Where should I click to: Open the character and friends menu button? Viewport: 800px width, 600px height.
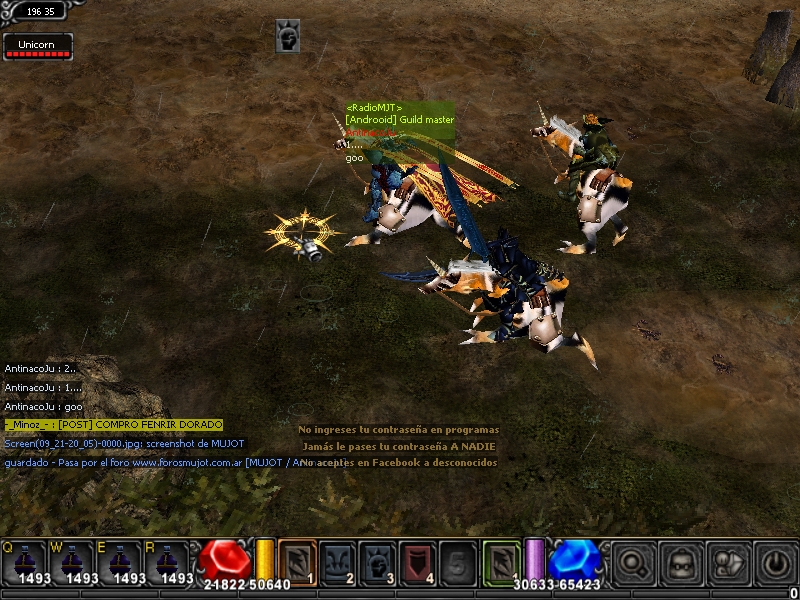pyautogui.click(x=727, y=562)
